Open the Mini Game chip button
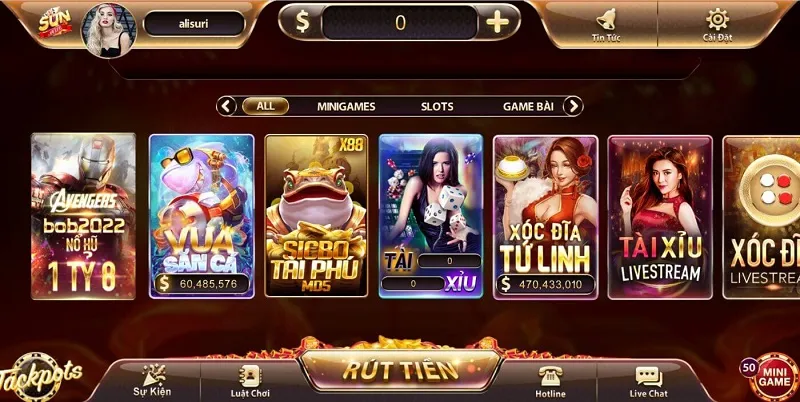The width and height of the screenshot is (800, 402). (774, 377)
